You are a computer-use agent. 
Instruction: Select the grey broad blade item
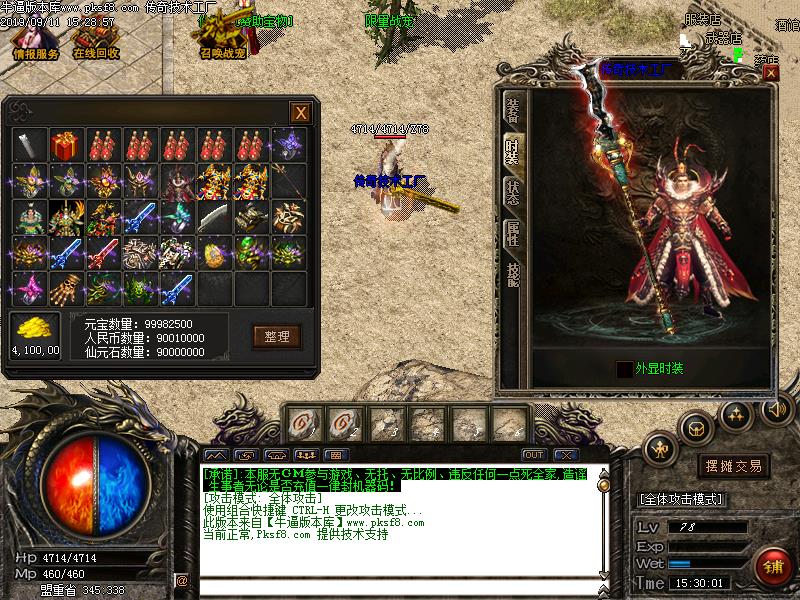point(213,216)
